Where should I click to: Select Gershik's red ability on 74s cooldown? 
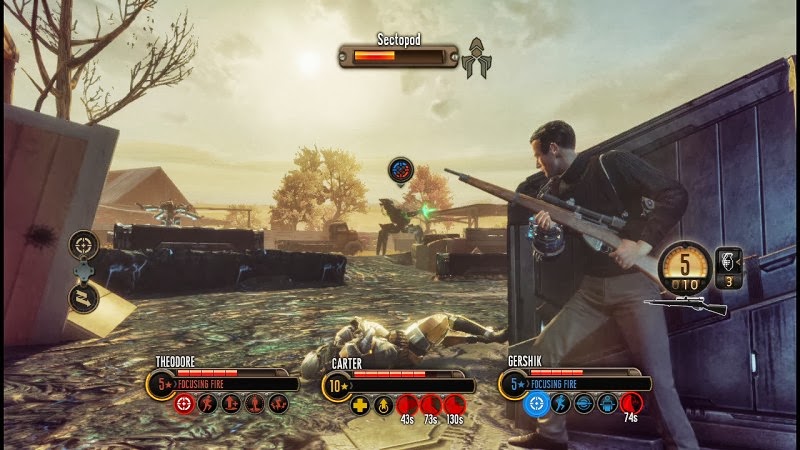(x=631, y=404)
